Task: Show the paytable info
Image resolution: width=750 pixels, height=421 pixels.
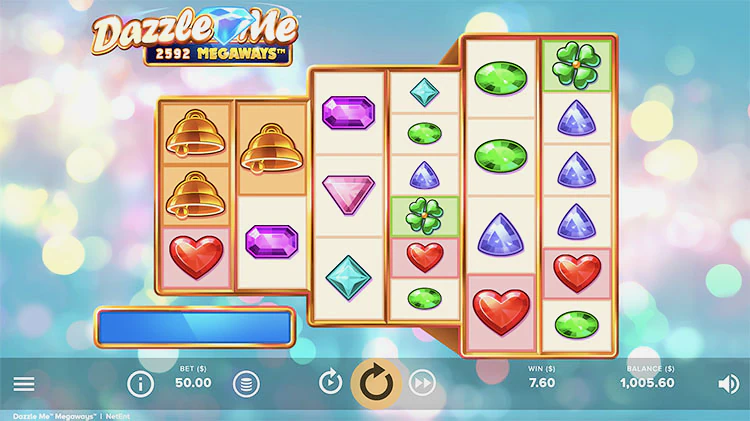Action: point(141,383)
